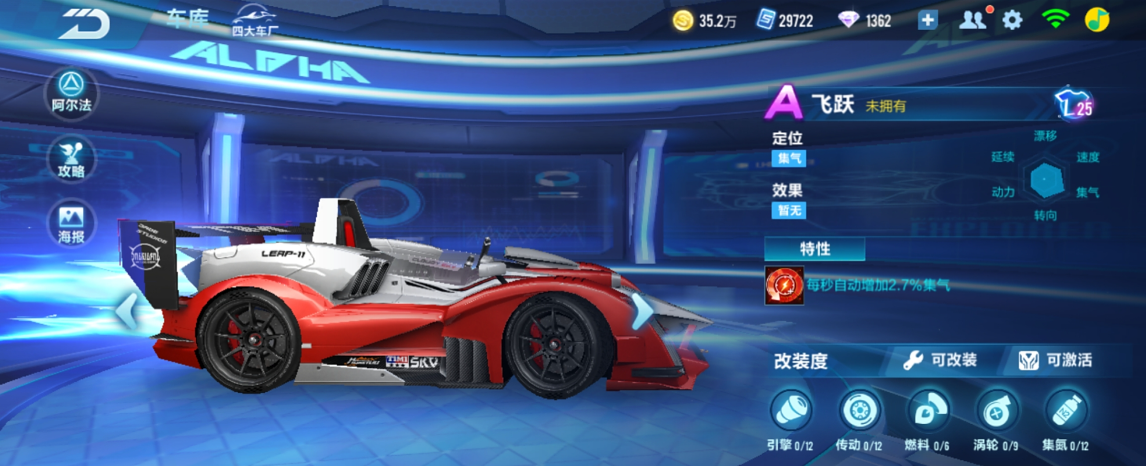Open the L25 level badge
This screenshot has height=466, width=1146.
[1073, 103]
